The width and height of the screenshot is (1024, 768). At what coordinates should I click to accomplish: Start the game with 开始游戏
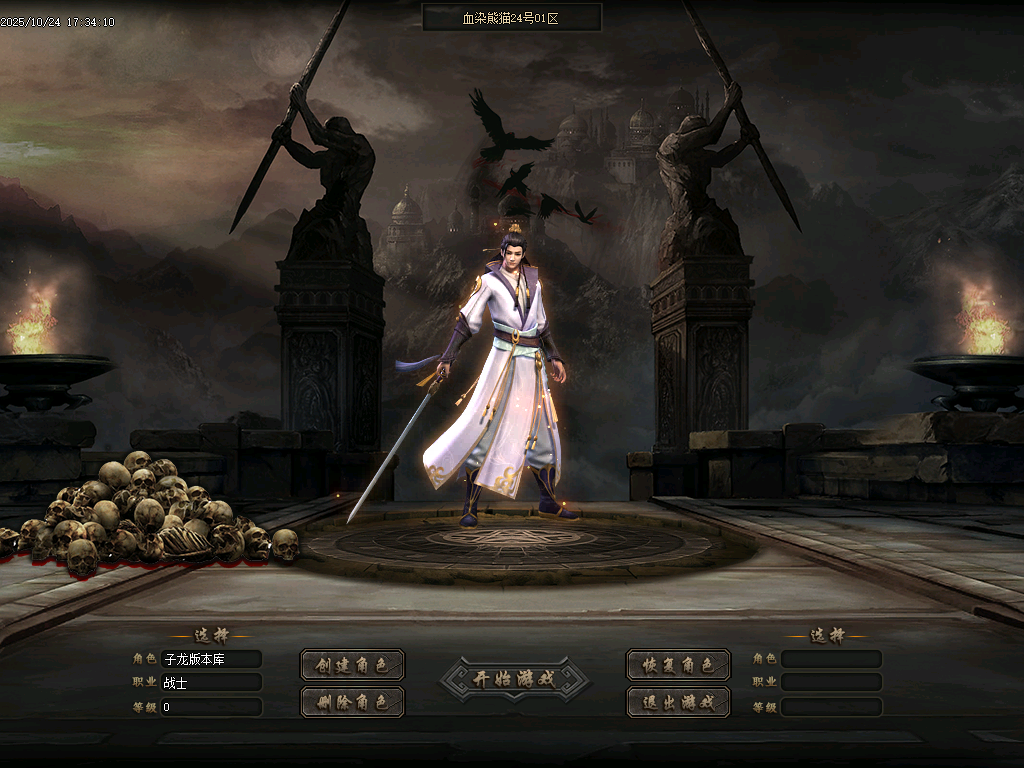515,679
